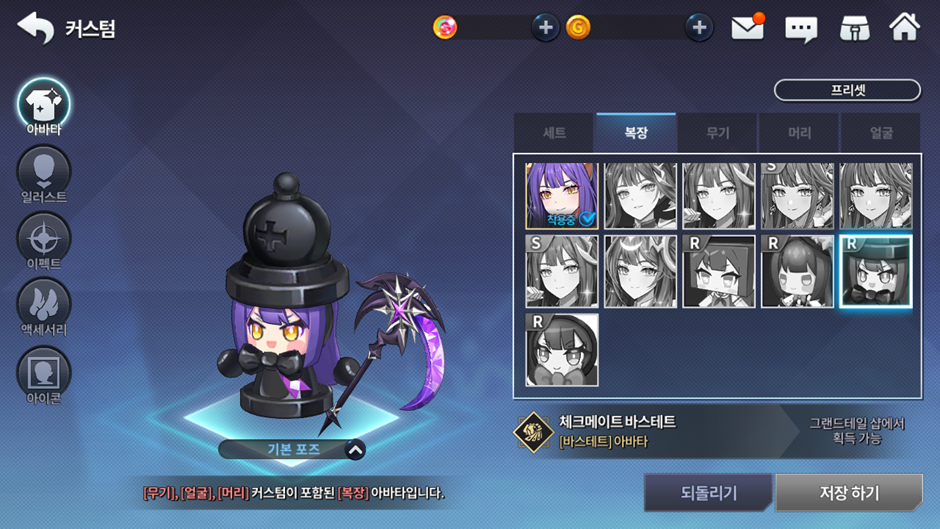Return home via the house icon
Screen dimensions: 940x529
click(904, 28)
